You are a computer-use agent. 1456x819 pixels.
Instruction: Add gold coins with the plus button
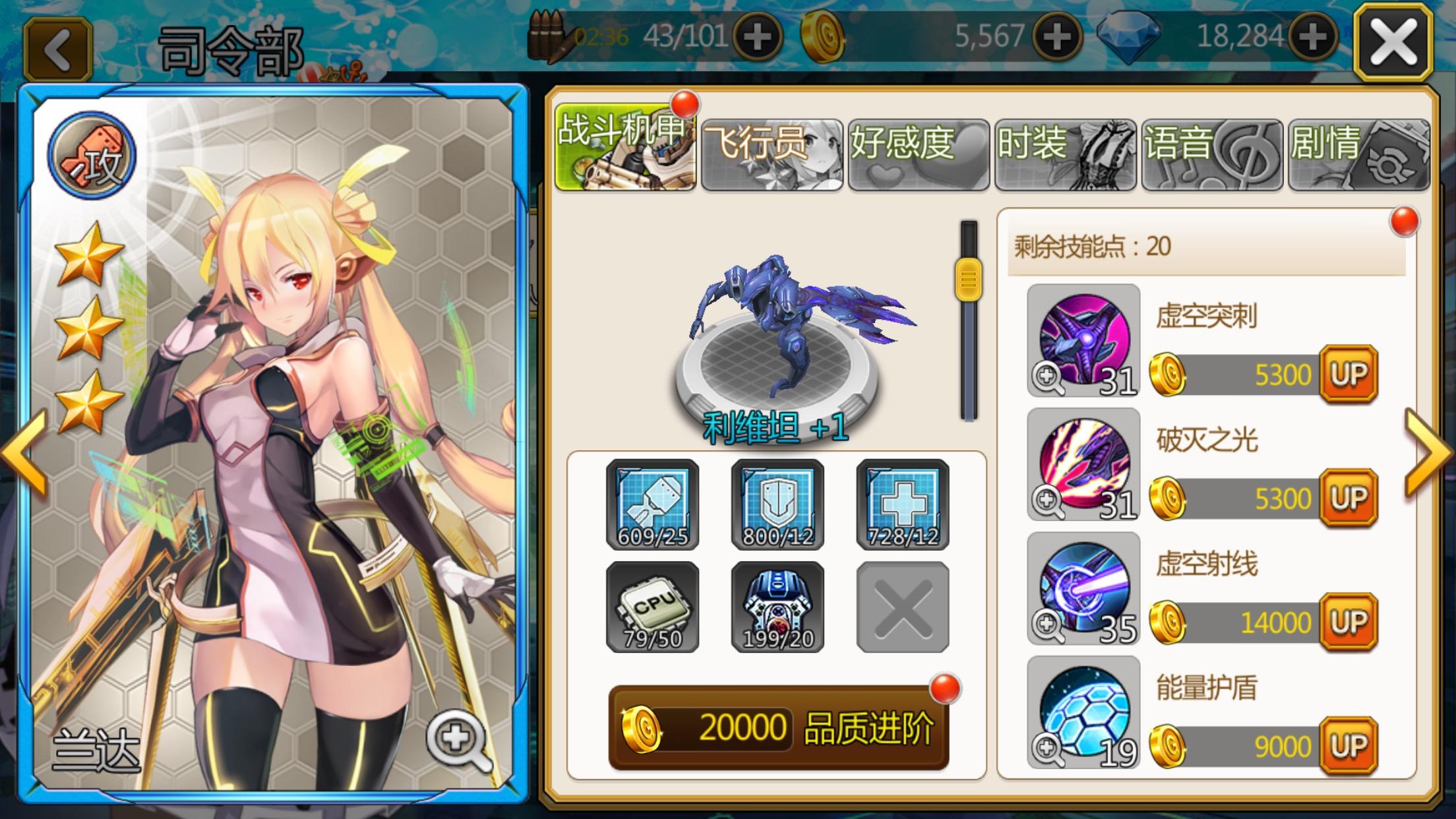(x=1056, y=37)
